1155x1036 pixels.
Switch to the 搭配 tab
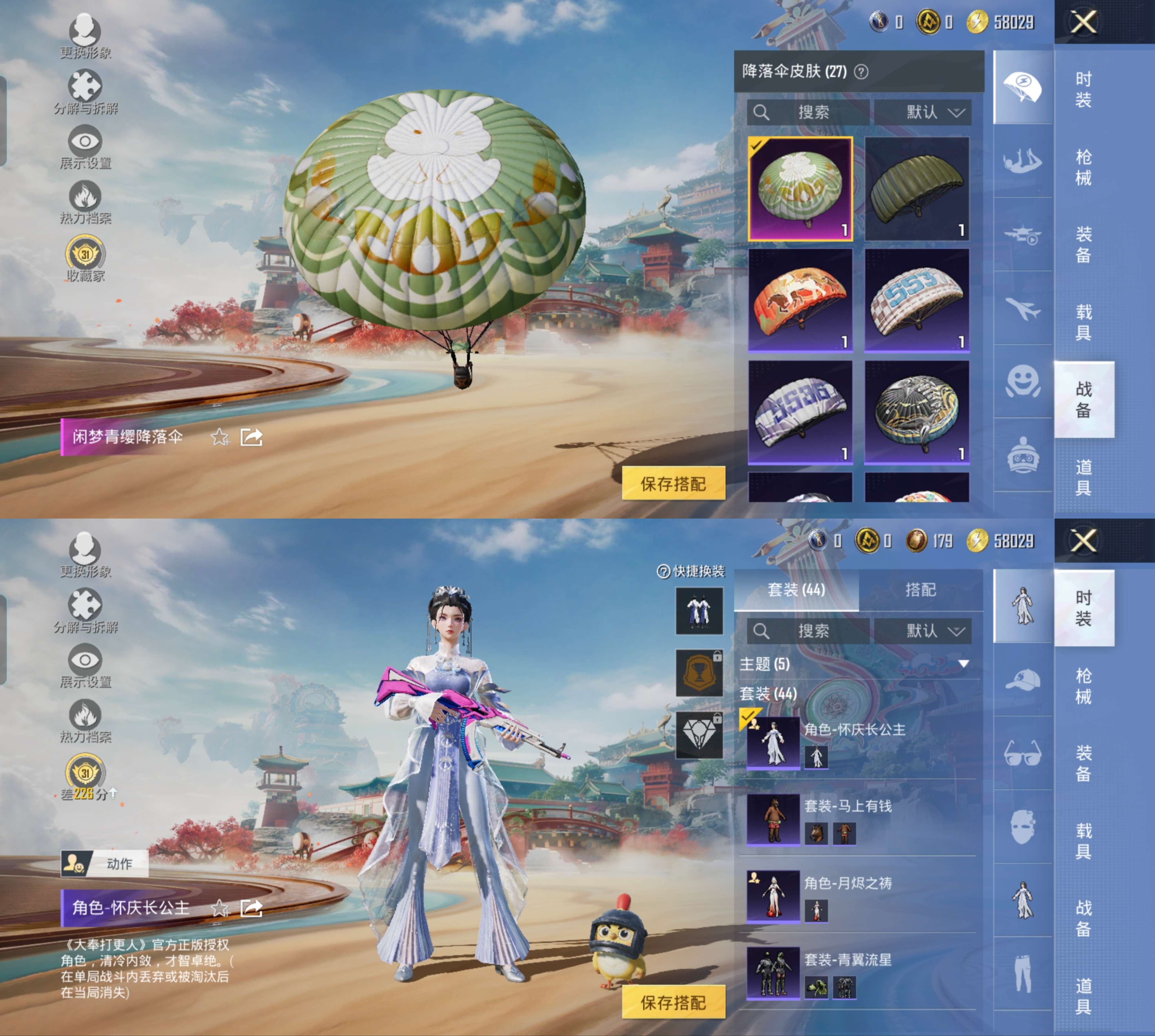tap(920, 590)
